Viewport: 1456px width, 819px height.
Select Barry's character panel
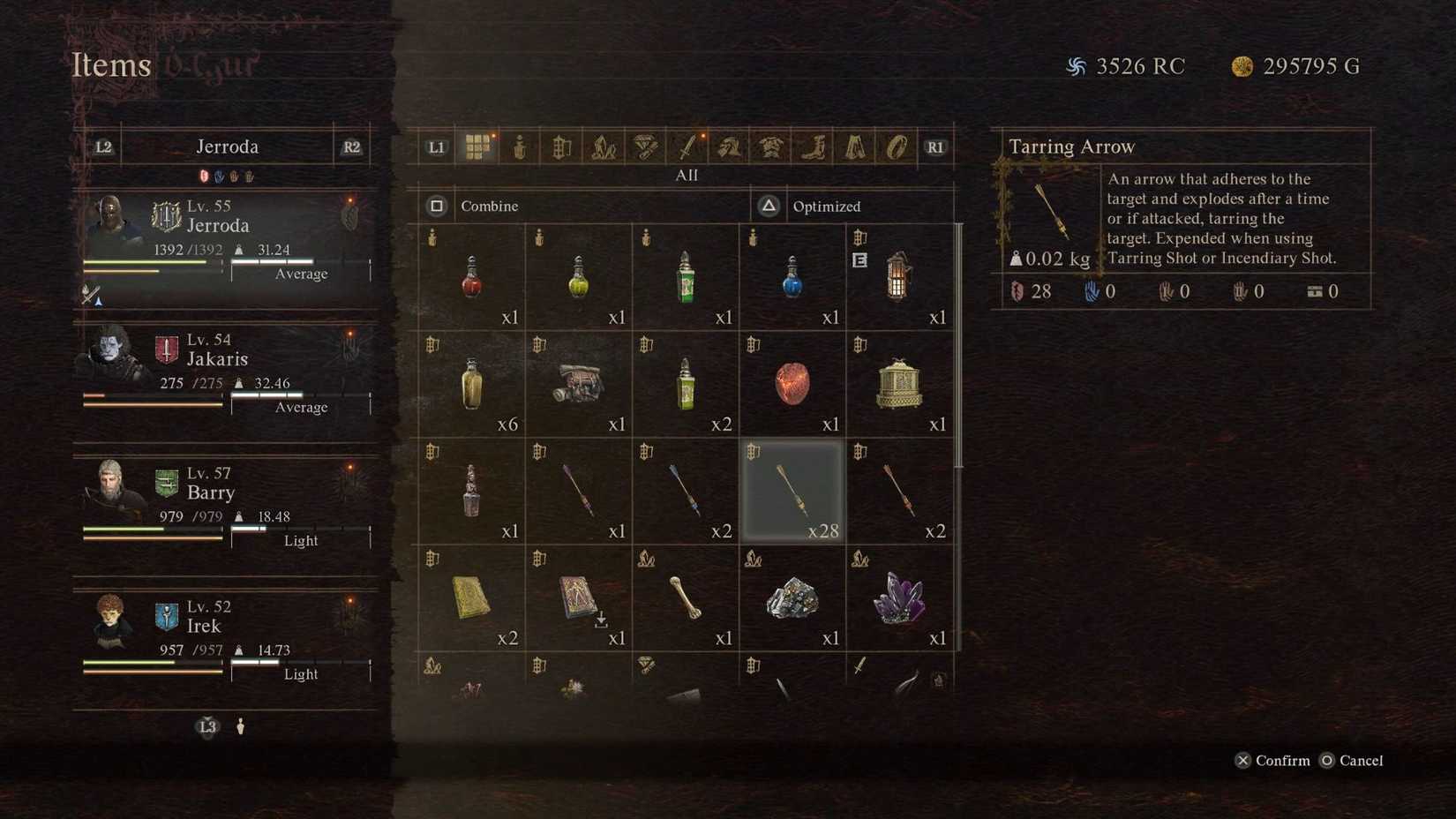click(x=225, y=503)
